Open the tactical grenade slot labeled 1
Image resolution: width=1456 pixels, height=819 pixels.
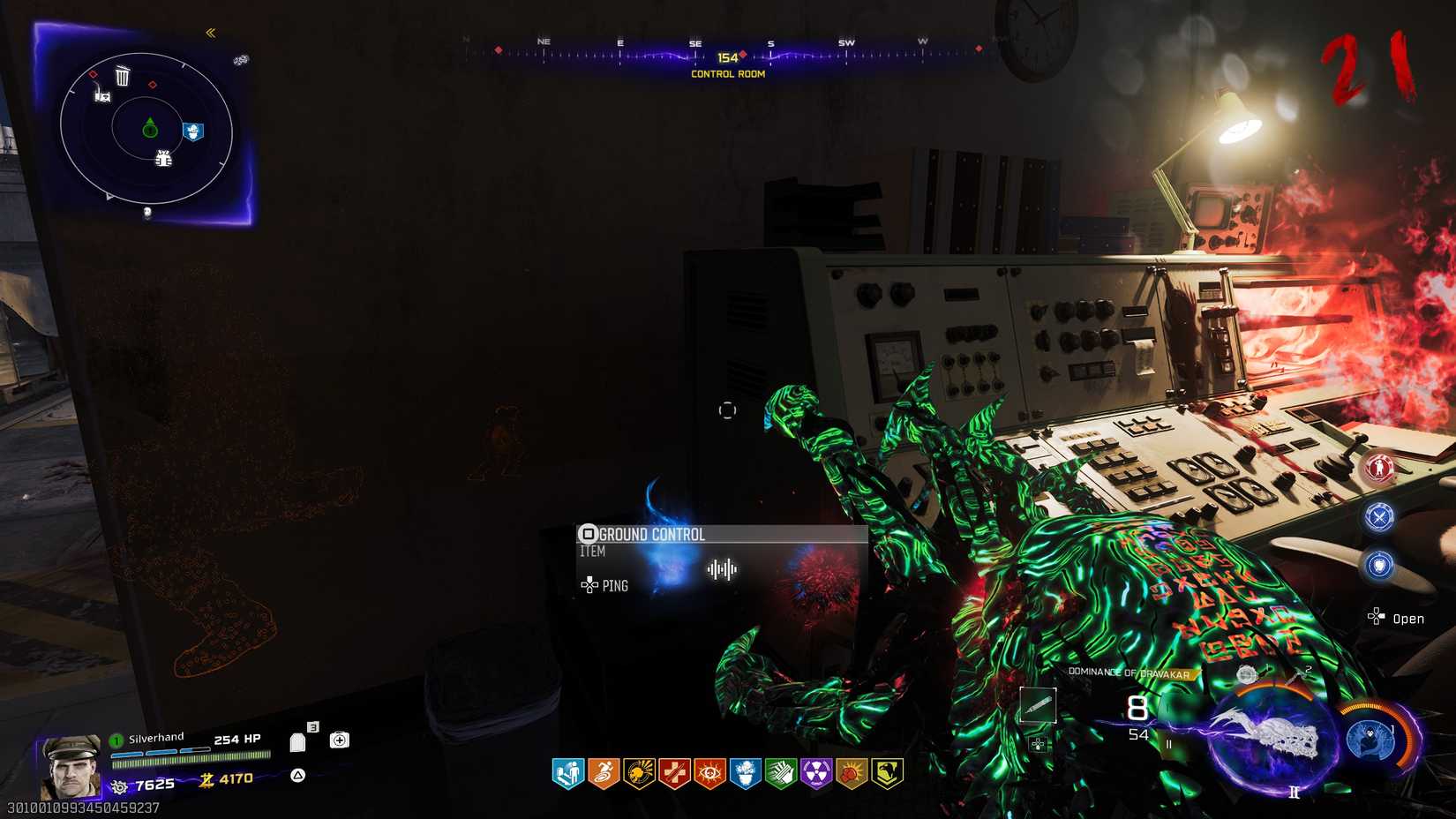(1246, 674)
